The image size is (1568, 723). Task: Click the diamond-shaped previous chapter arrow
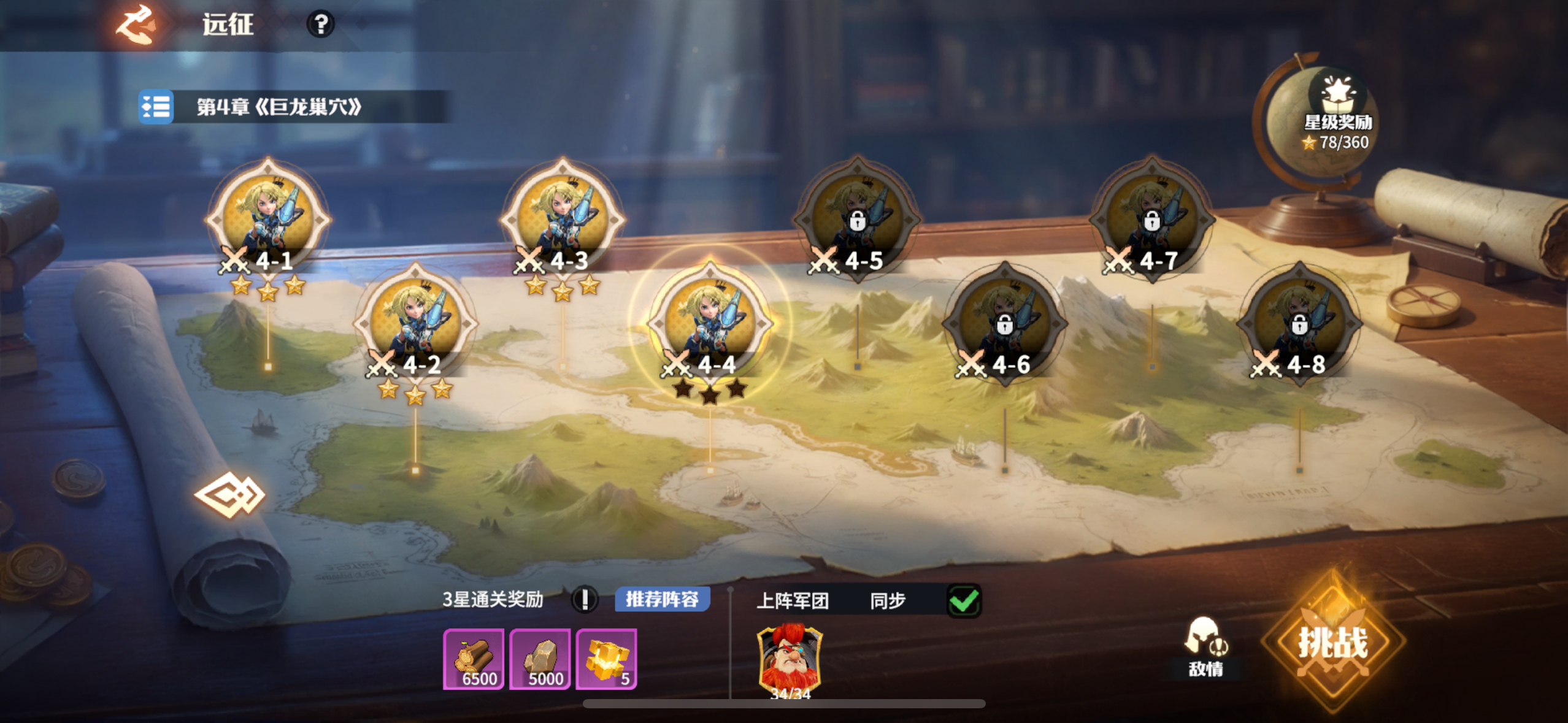229,494
